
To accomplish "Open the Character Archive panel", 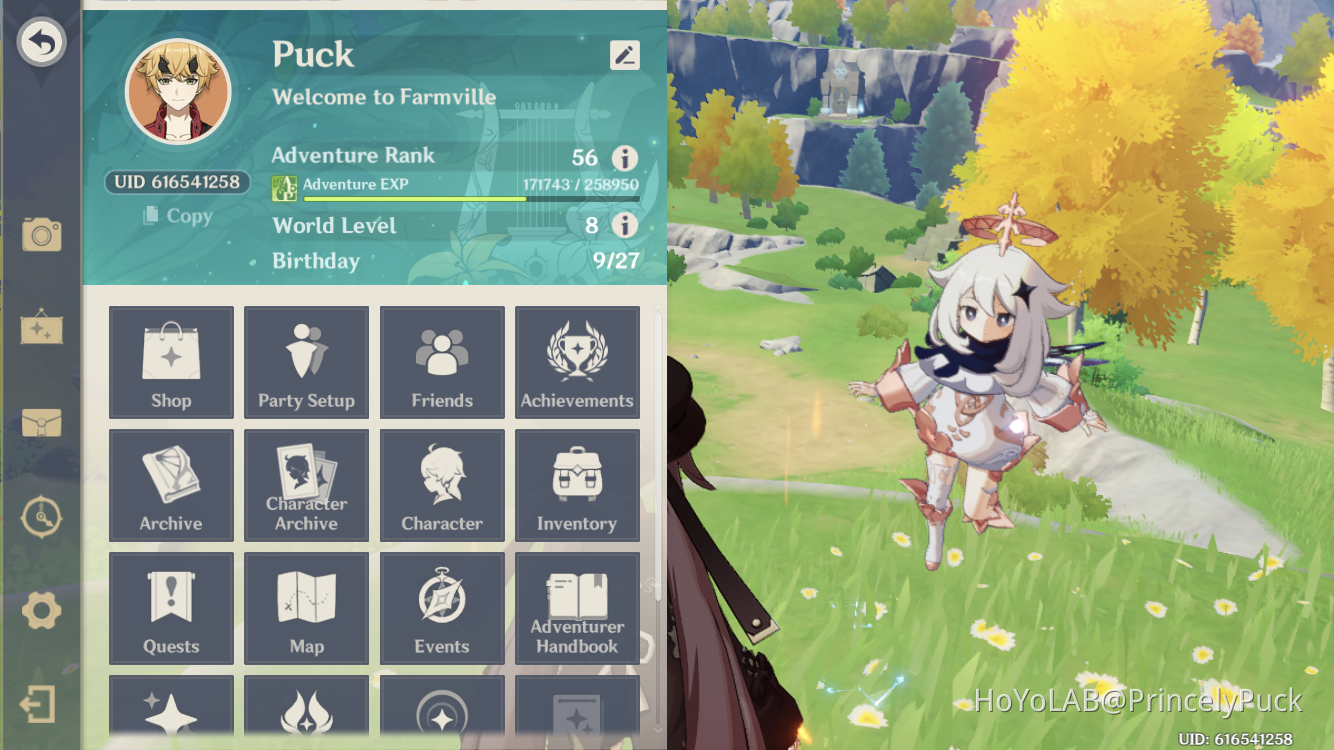I will [306, 485].
